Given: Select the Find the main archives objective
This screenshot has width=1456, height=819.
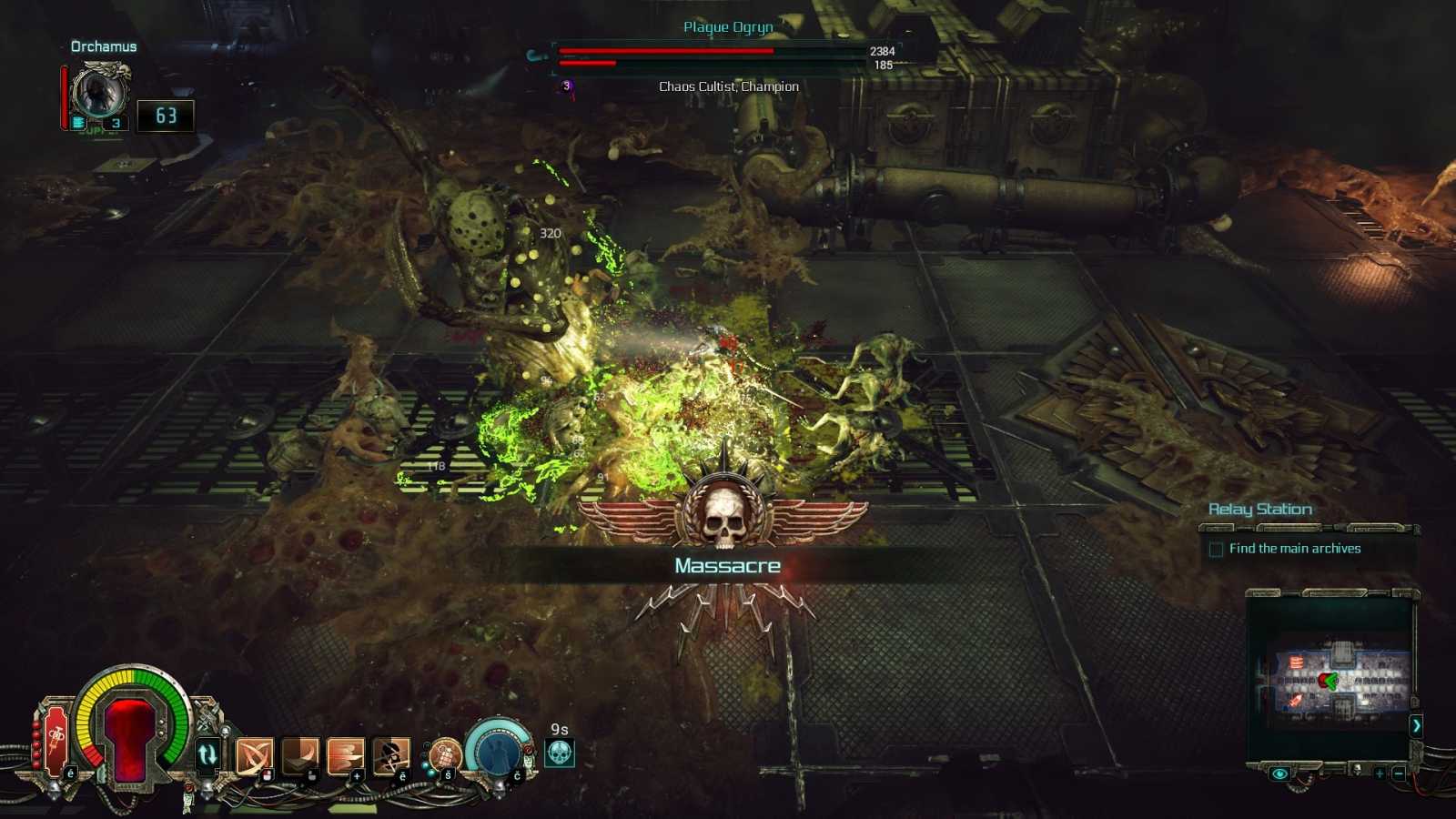Looking at the screenshot, I should (x=1294, y=549).
